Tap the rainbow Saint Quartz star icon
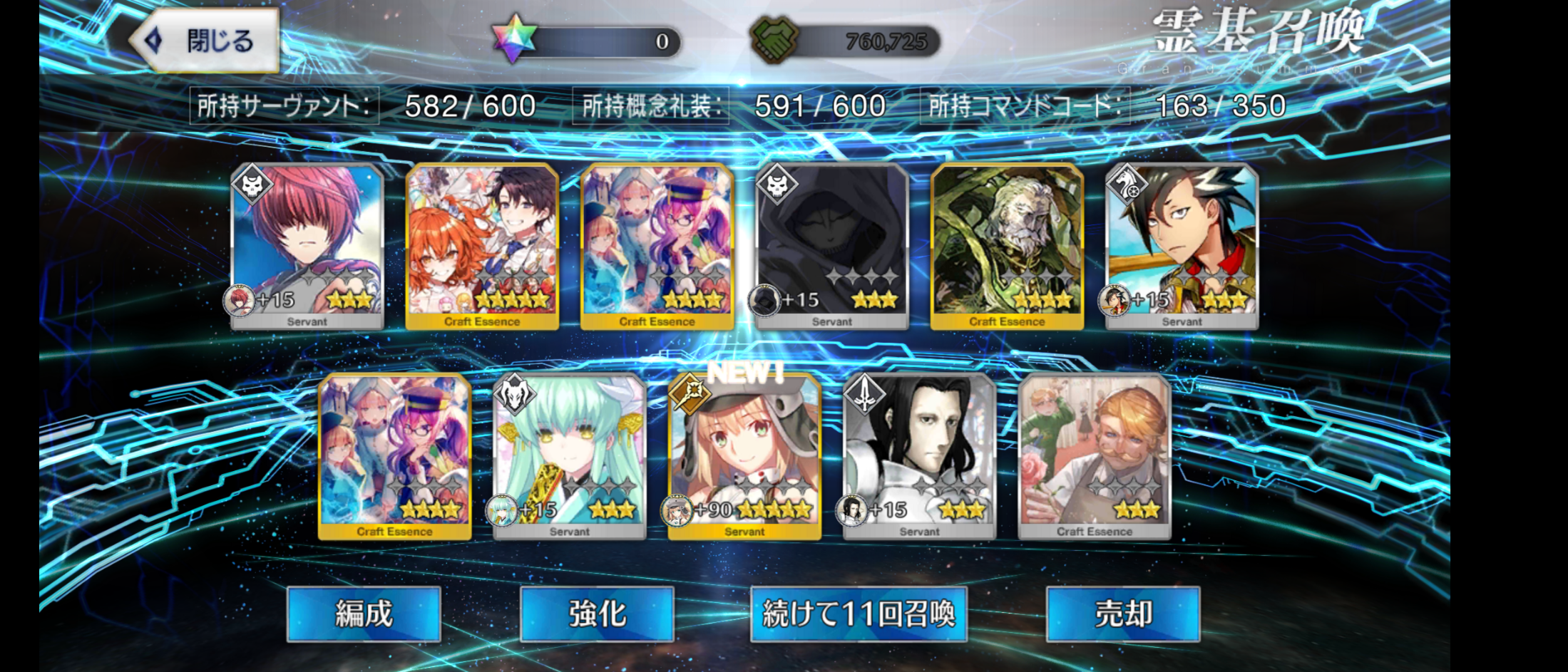This screenshot has width=1568, height=672. (513, 39)
